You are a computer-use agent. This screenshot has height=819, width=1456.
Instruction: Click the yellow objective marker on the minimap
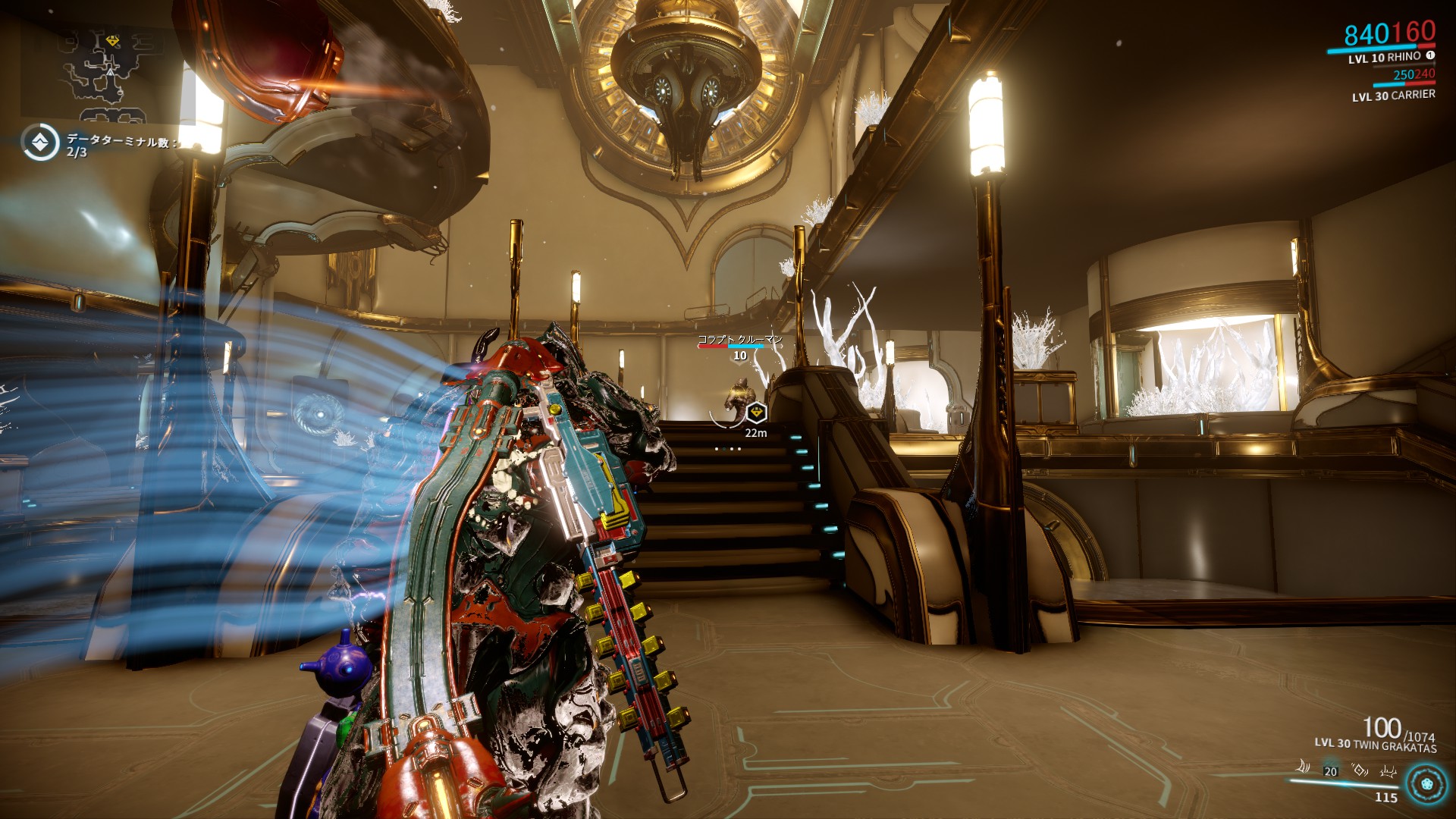[x=112, y=41]
